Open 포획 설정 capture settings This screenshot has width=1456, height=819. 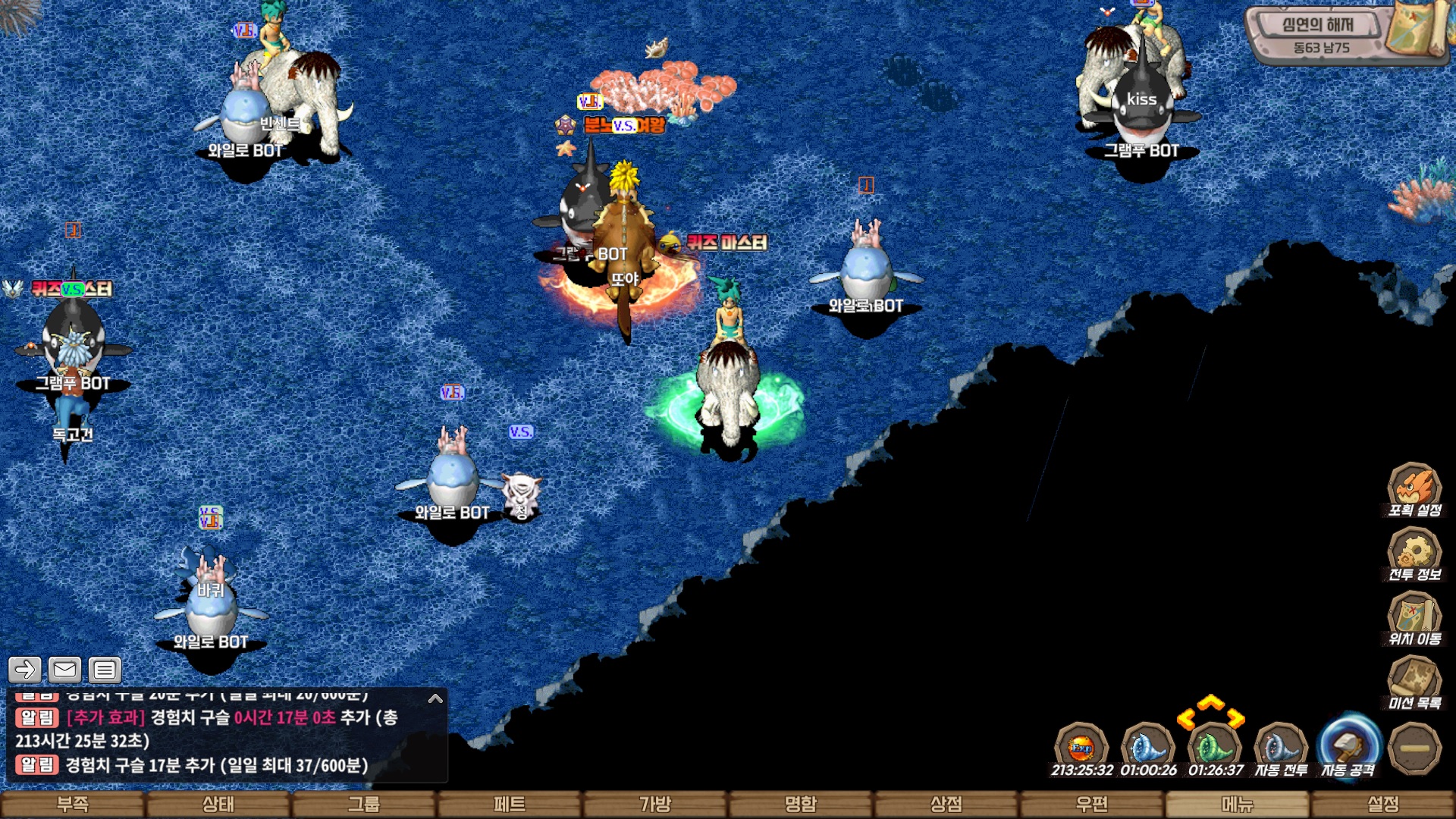(1414, 489)
